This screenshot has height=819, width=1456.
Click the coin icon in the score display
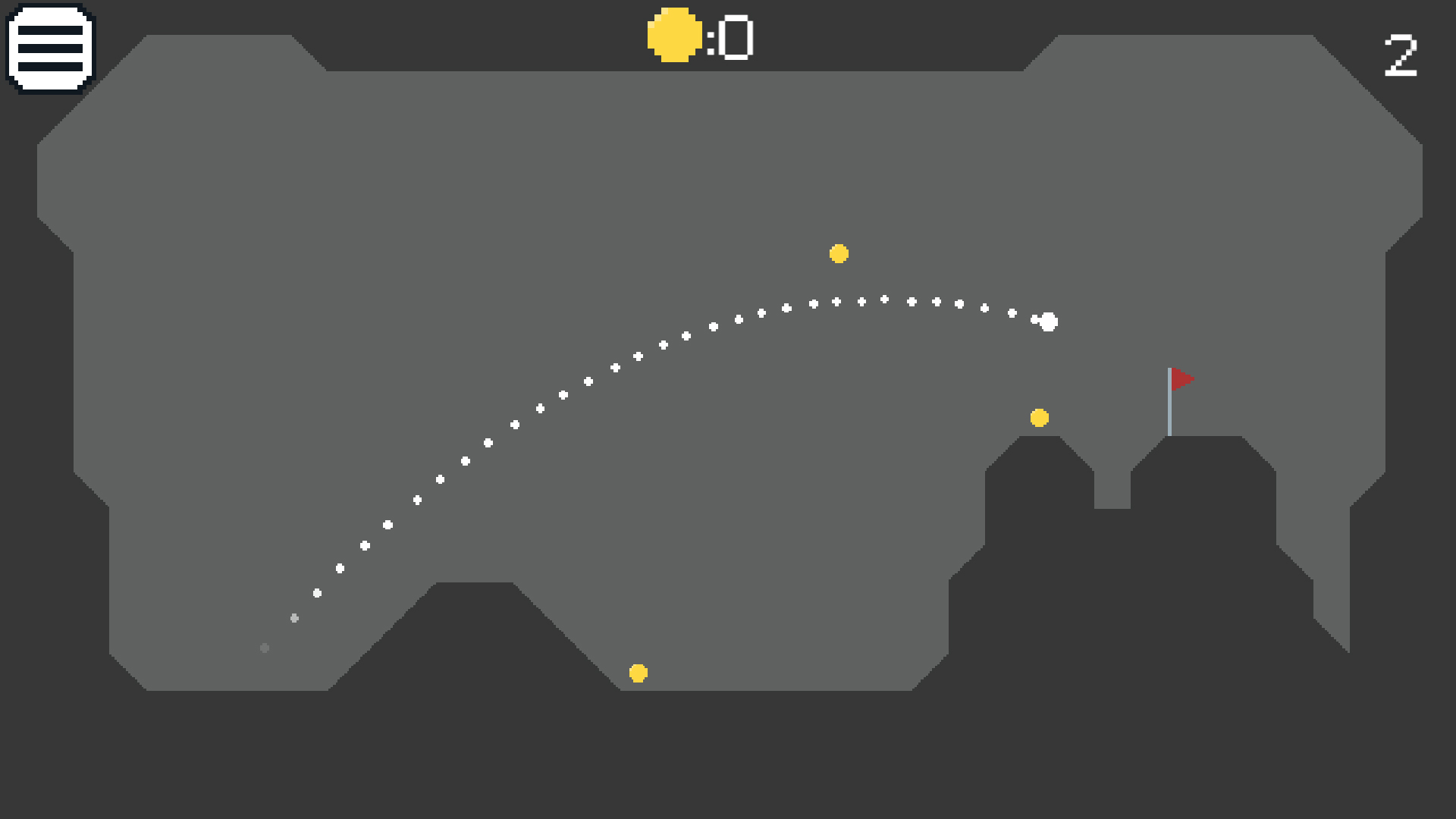(674, 33)
